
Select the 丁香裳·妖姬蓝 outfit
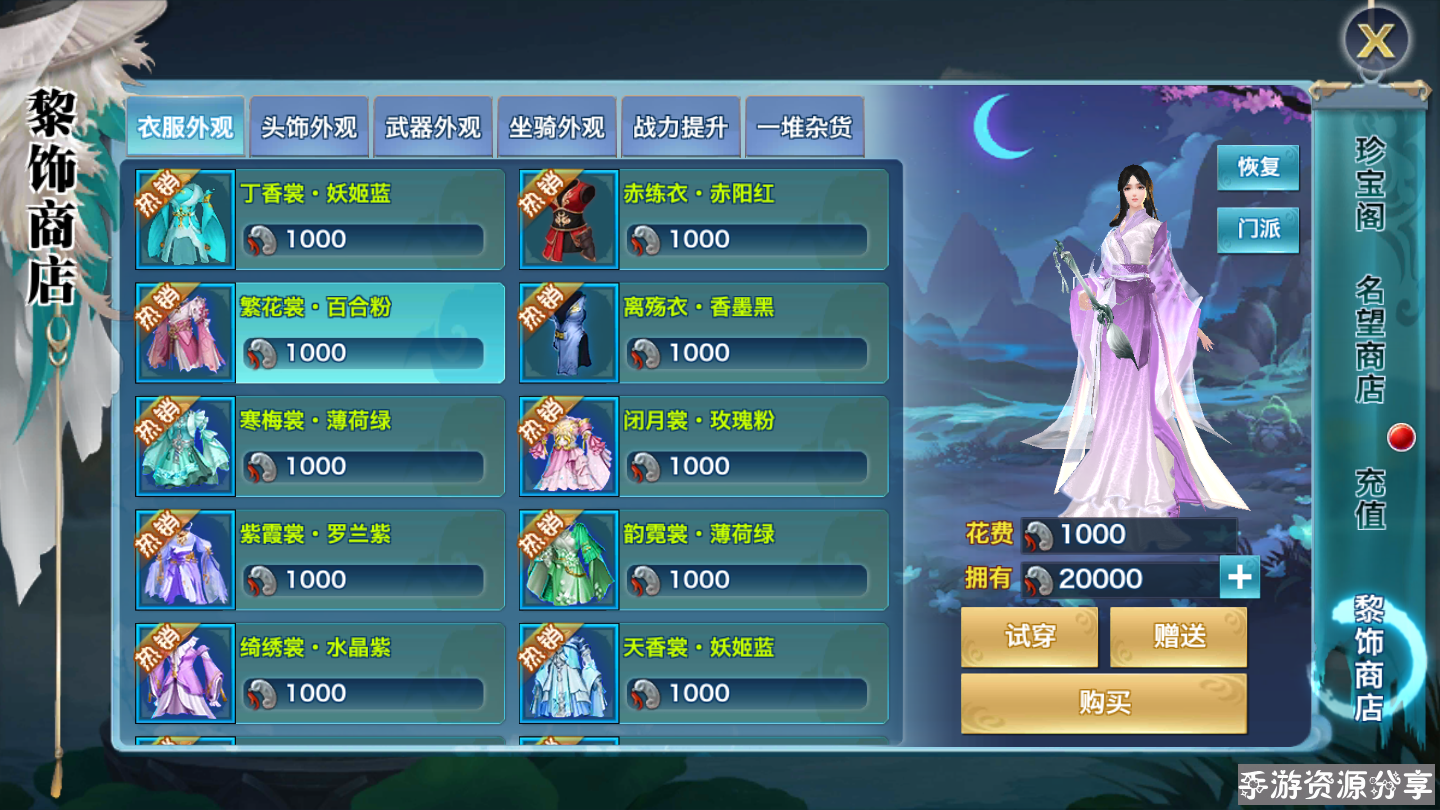[x=320, y=219]
